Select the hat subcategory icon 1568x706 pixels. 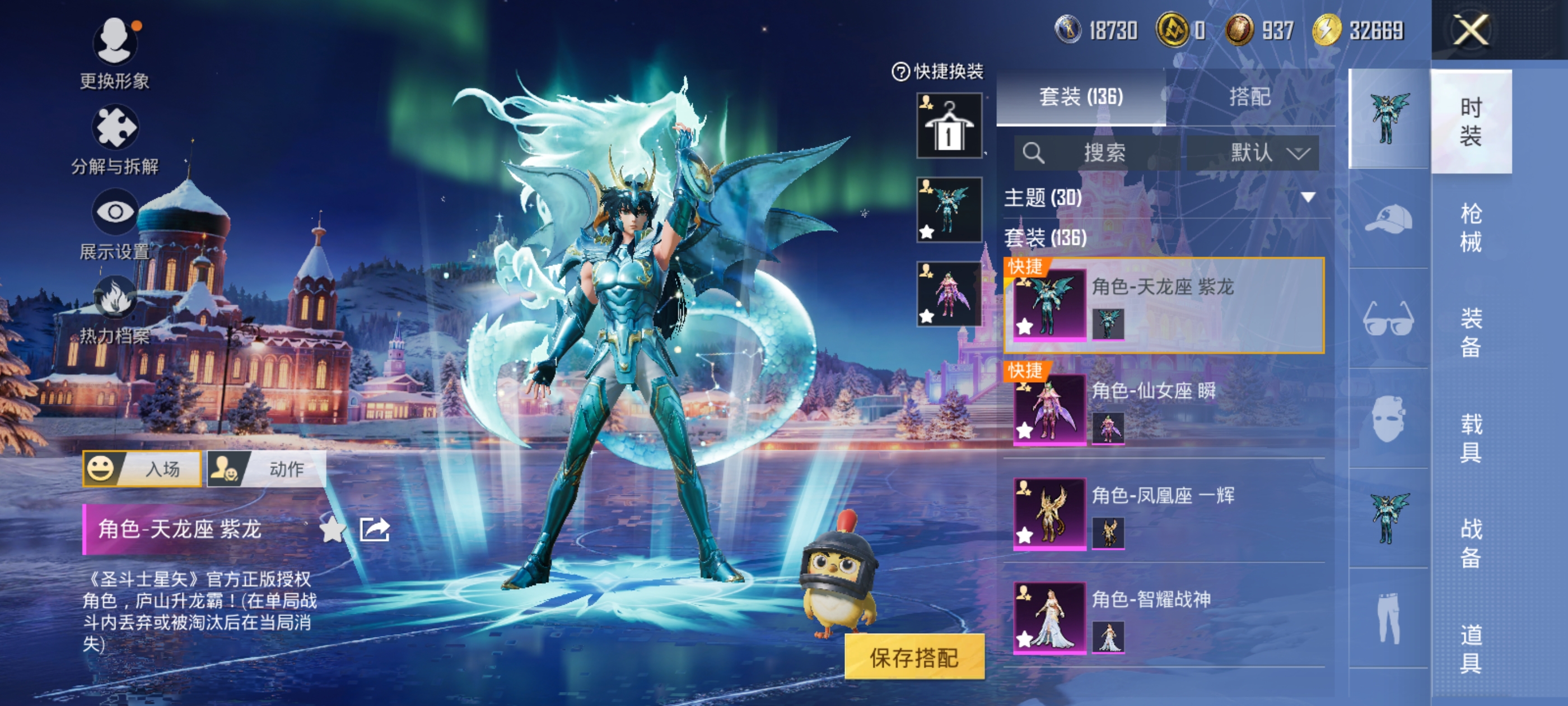(x=1388, y=219)
